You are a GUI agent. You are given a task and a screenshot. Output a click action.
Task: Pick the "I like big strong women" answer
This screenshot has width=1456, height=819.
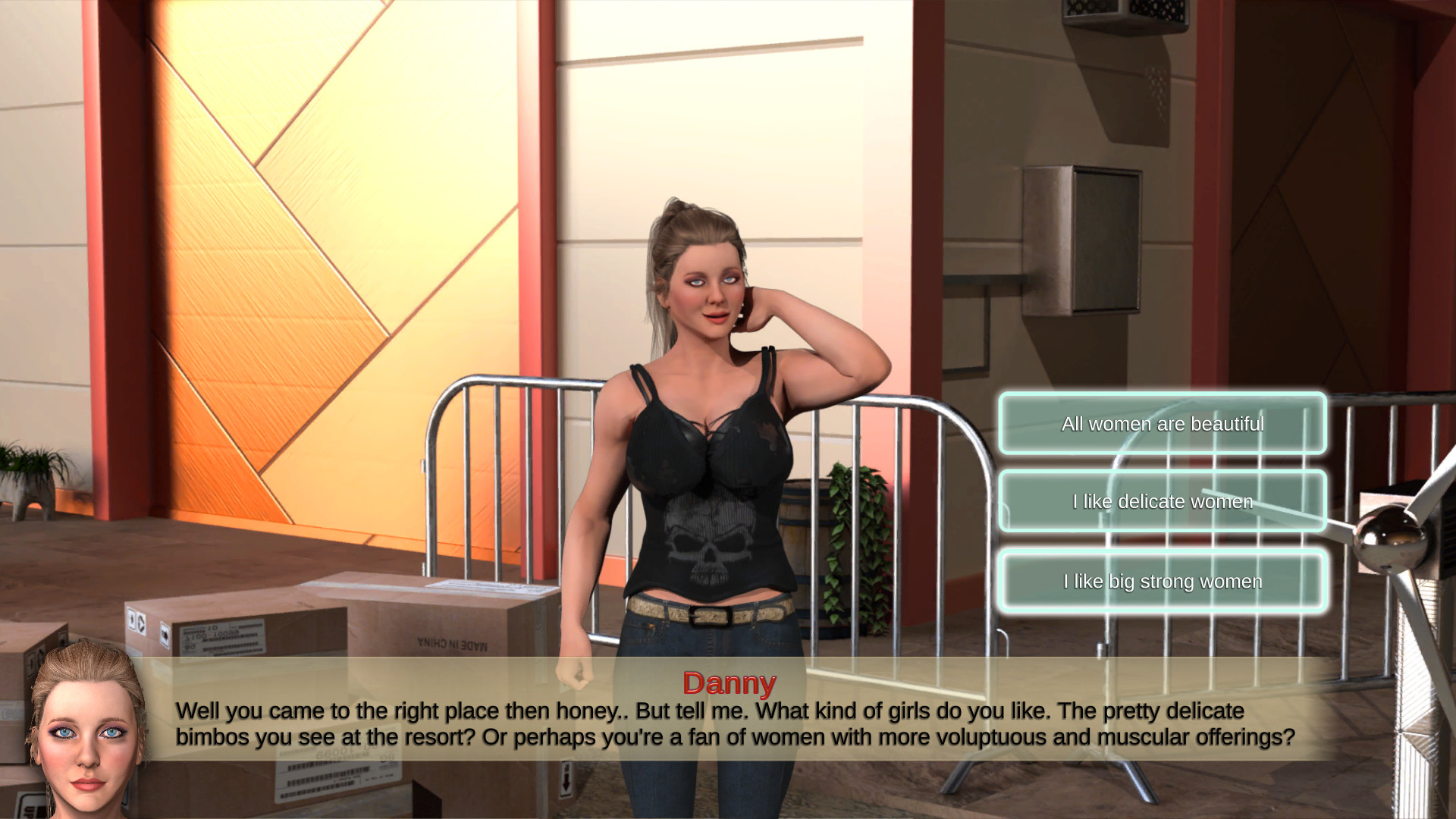click(x=1162, y=581)
